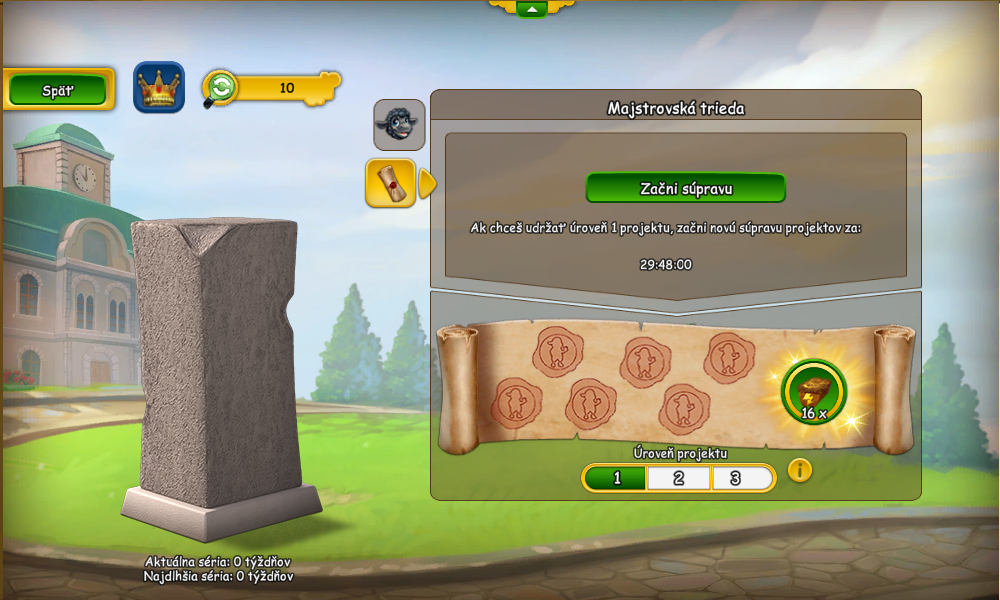This screenshot has height=600, width=1000.
Task: Click the green refresh arrows icon
Action: pos(221,88)
